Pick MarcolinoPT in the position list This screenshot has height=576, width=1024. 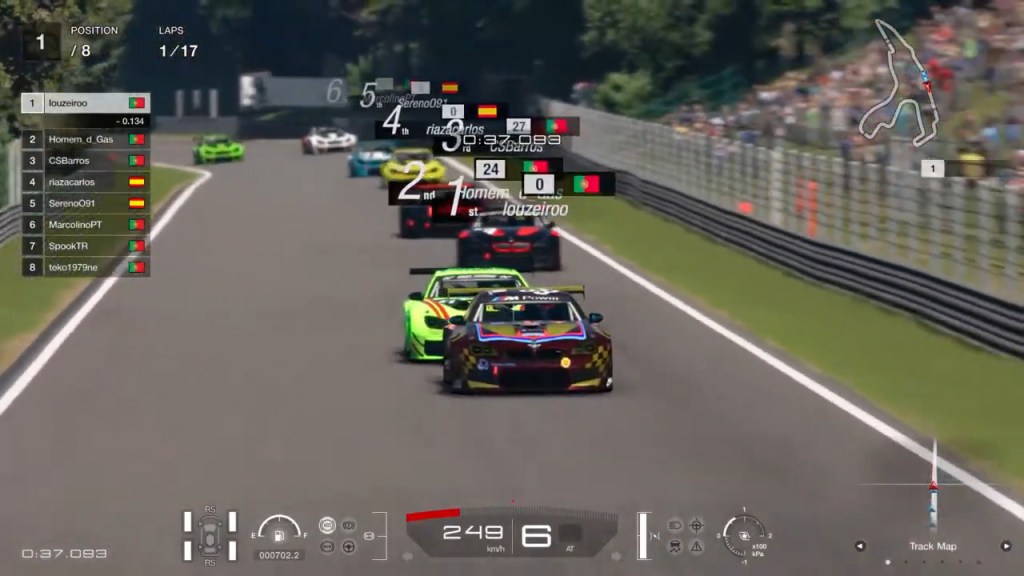pos(86,224)
